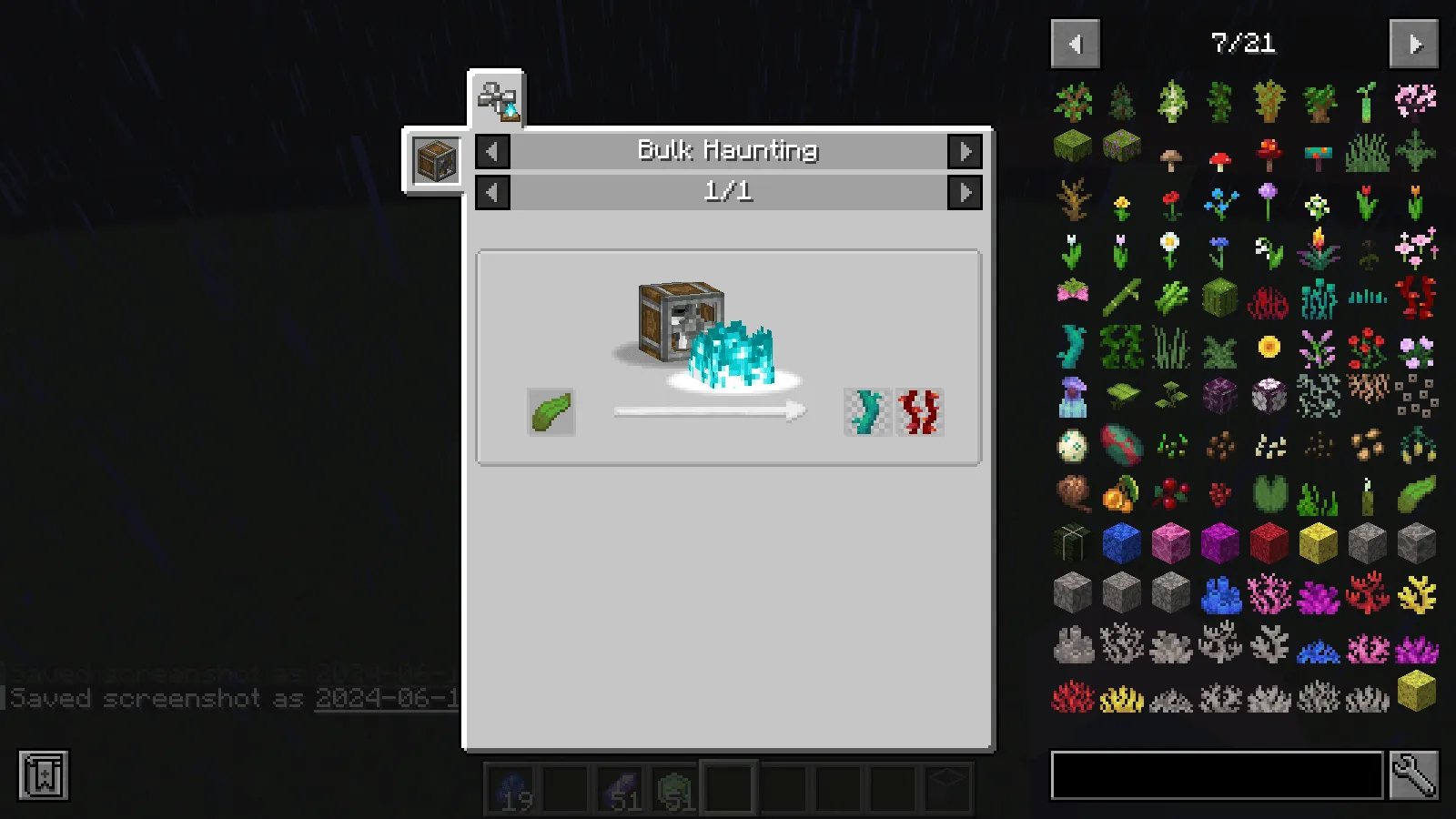
Task: Go to the next item list page
Action: click(x=1414, y=44)
